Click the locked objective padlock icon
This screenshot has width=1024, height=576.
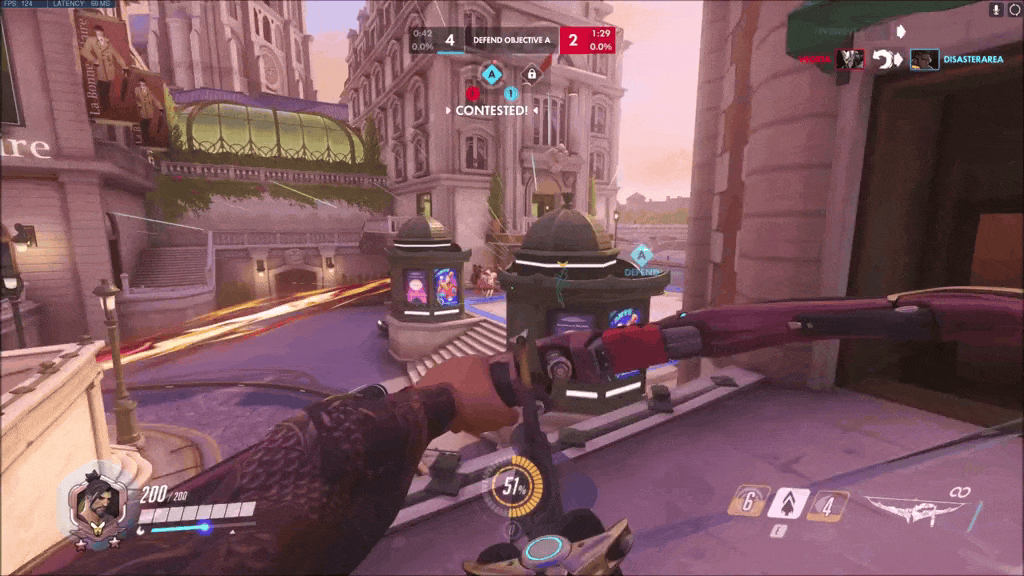[x=532, y=73]
